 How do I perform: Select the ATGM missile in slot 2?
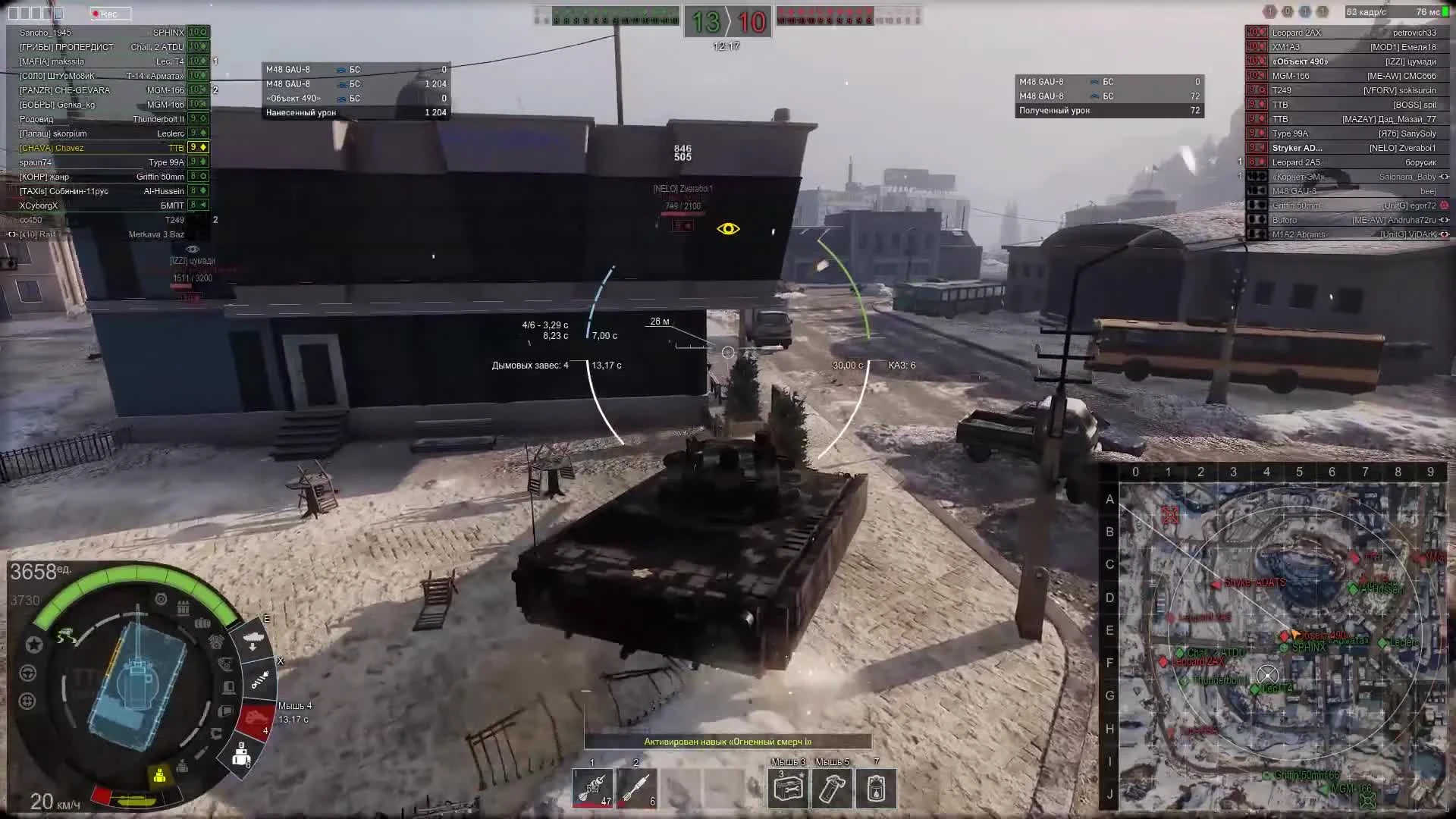click(x=636, y=789)
